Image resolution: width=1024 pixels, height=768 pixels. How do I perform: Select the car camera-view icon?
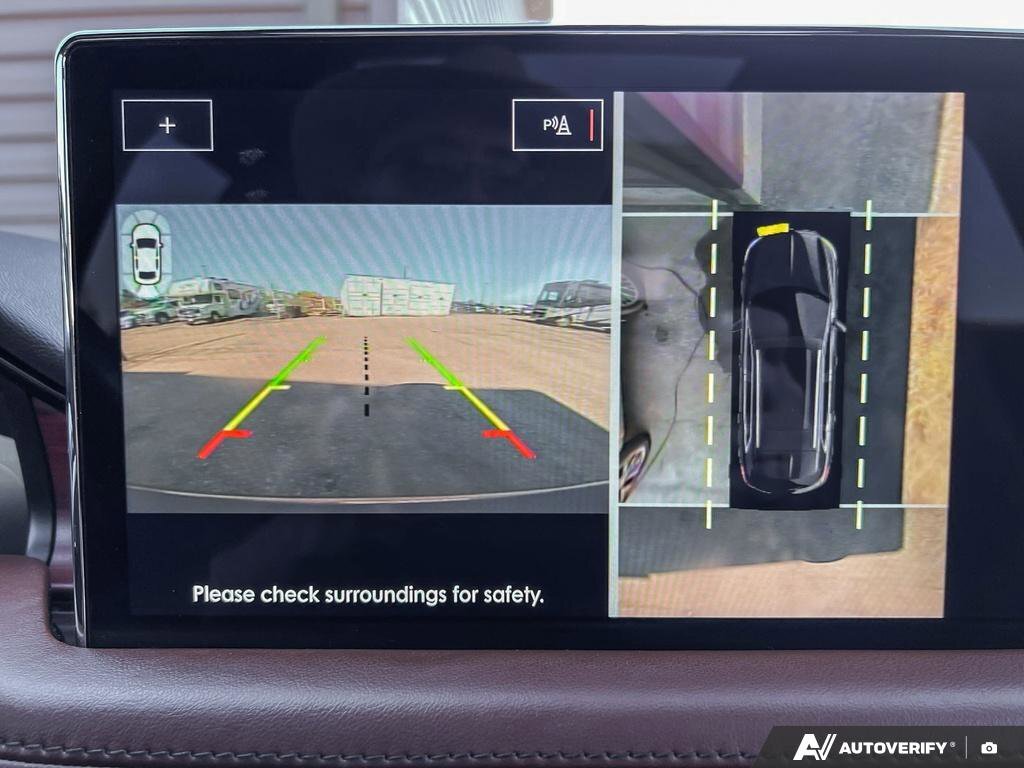tap(146, 252)
